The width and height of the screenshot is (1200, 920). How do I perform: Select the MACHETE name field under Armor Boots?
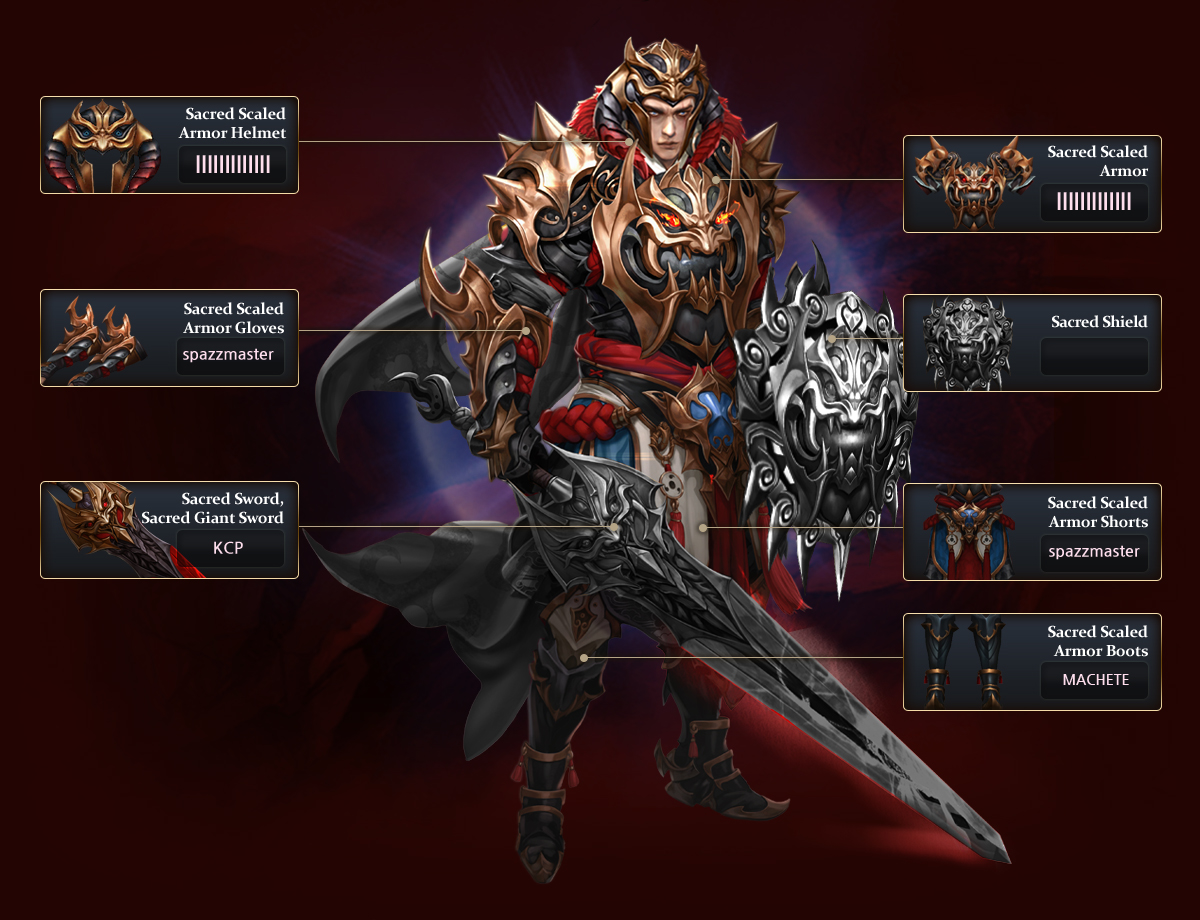click(x=1094, y=680)
